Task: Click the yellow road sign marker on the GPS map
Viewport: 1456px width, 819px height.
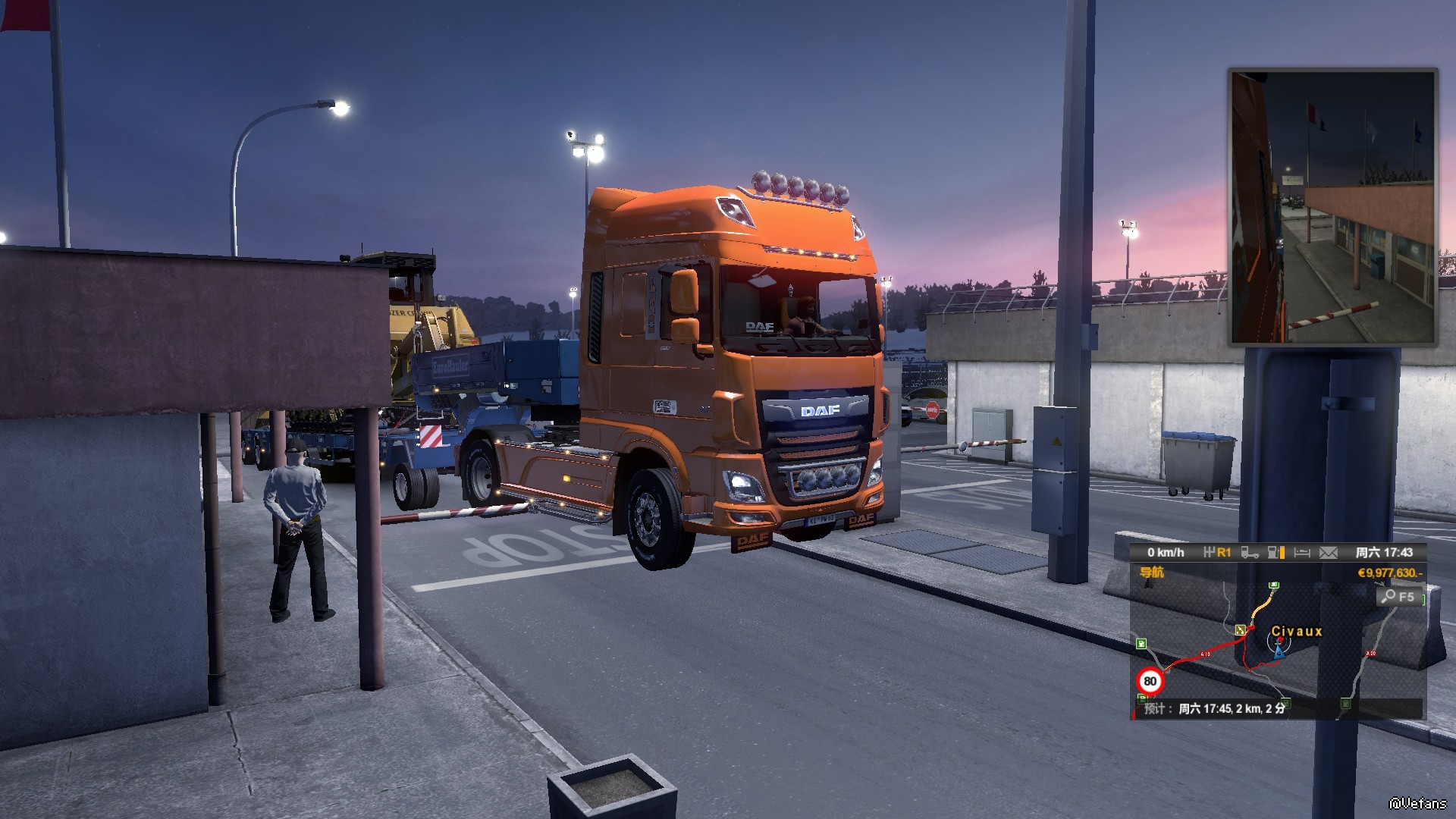Action: click(x=1241, y=630)
